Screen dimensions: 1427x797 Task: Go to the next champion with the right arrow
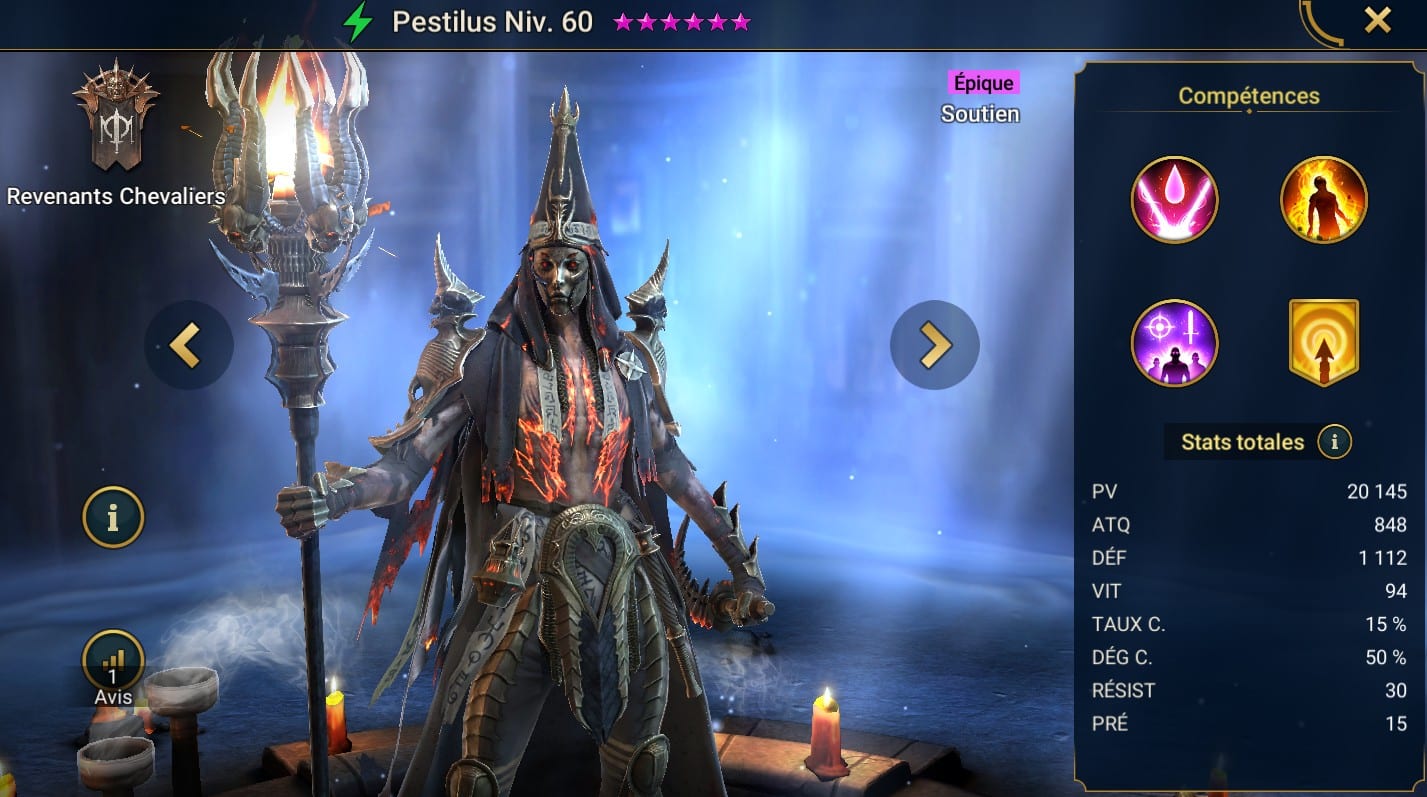point(934,345)
